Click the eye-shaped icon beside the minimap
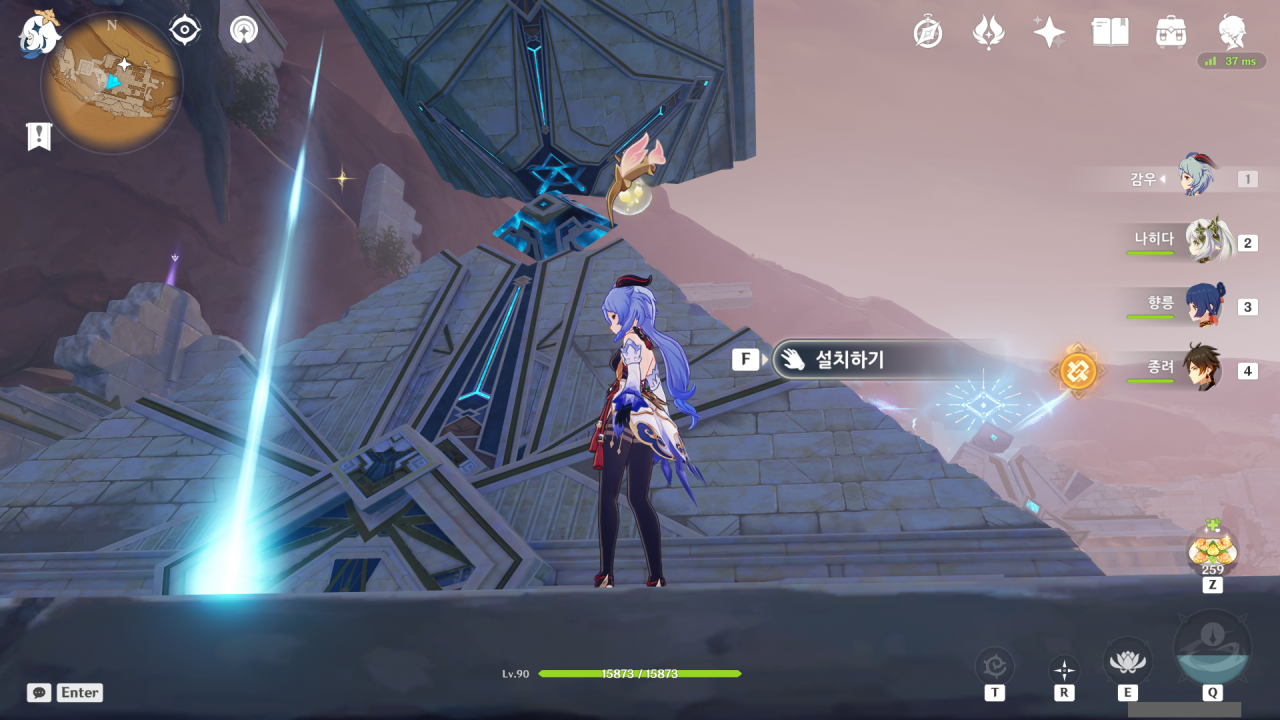Image resolution: width=1280 pixels, height=720 pixels. (185, 31)
